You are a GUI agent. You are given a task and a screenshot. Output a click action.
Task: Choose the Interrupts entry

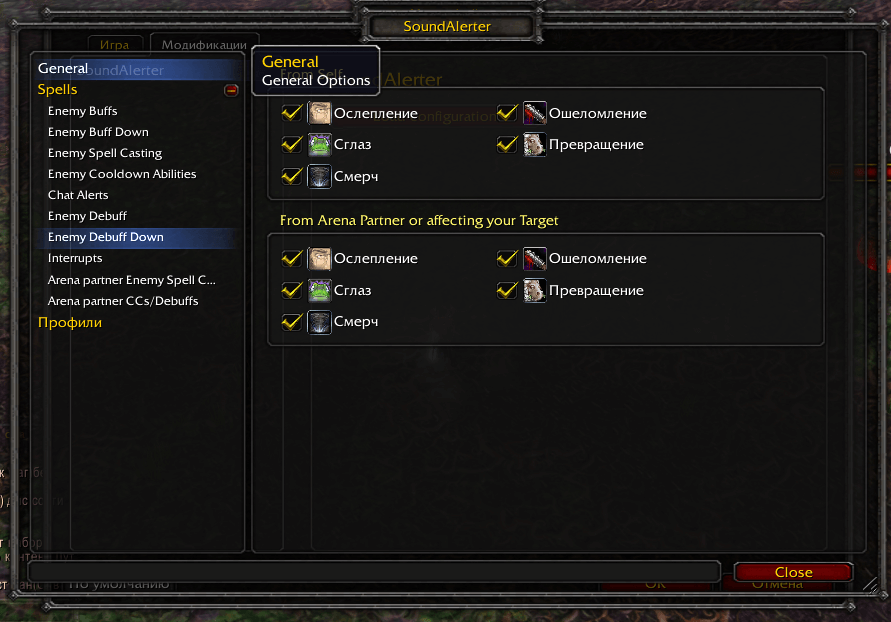coord(75,258)
